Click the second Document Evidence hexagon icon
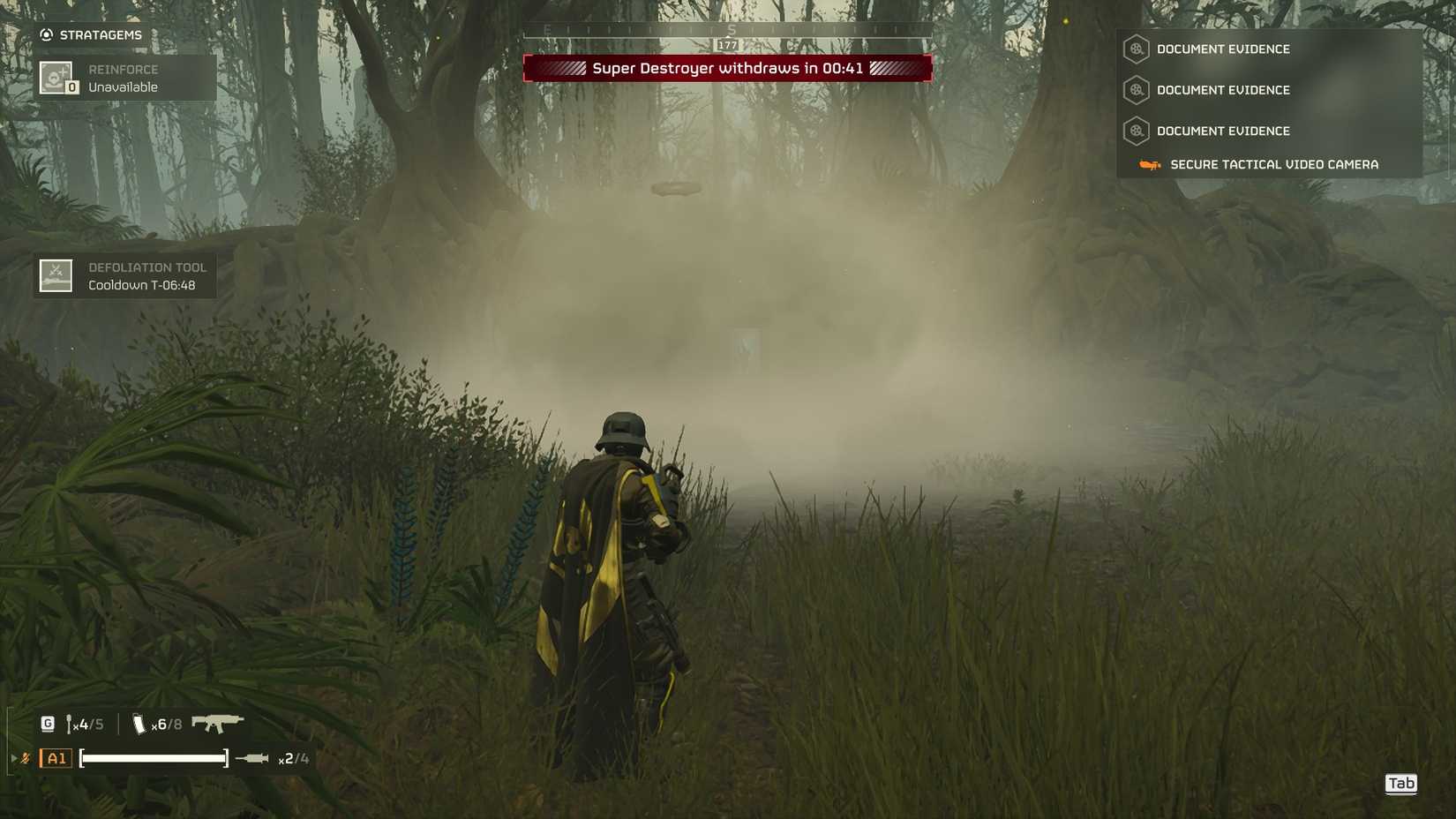The width and height of the screenshot is (1456, 819). (1135, 91)
